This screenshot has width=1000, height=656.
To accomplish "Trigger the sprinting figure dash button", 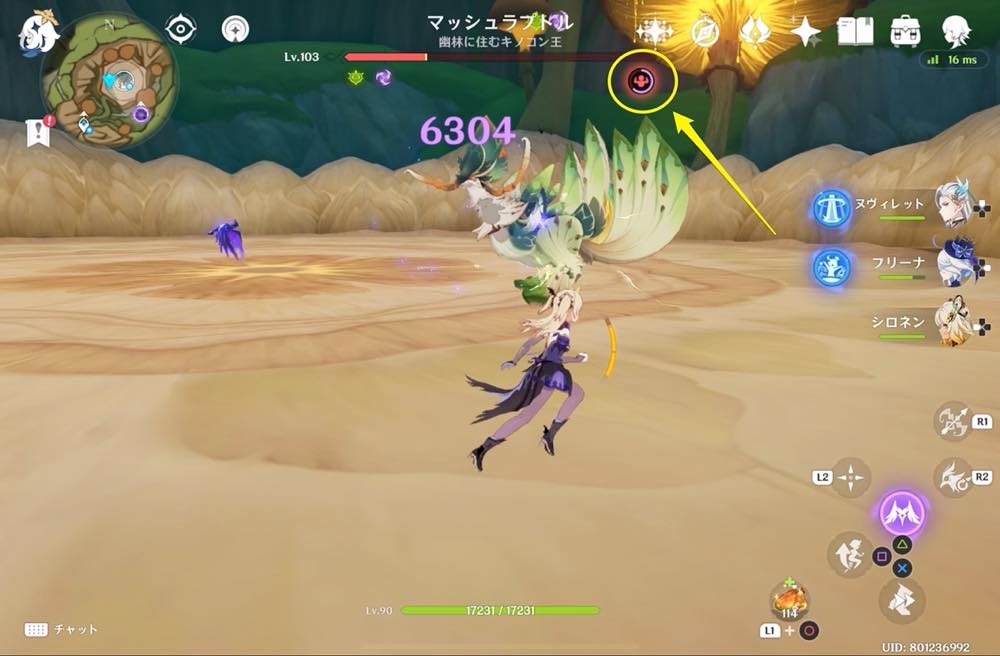I will coord(849,555).
